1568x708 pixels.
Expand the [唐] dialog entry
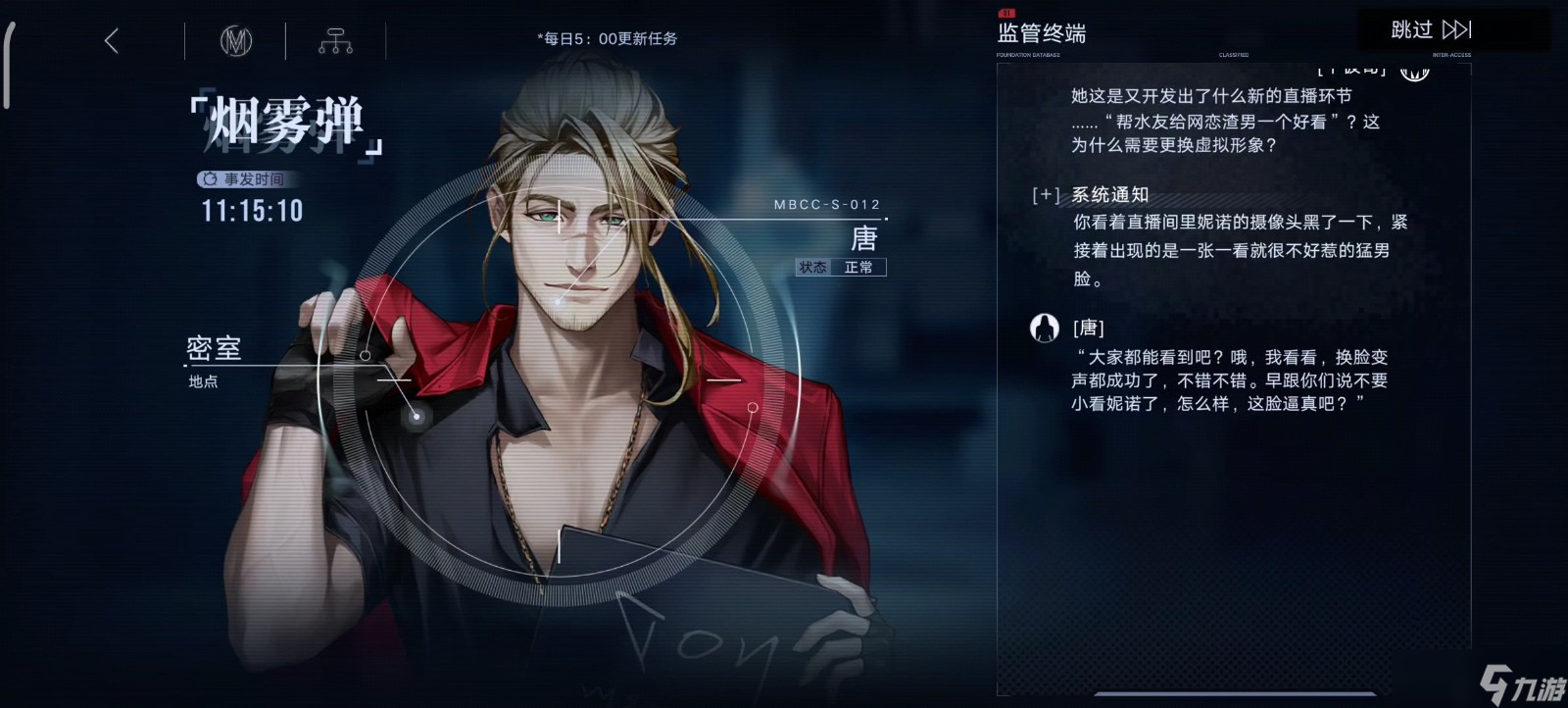click(x=1091, y=327)
